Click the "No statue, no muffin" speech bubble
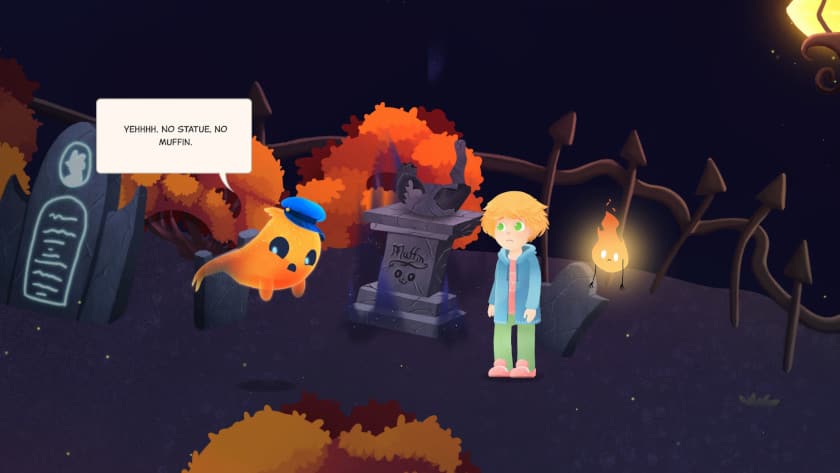The height and width of the screenshot is (473, 840). [173, 136]
